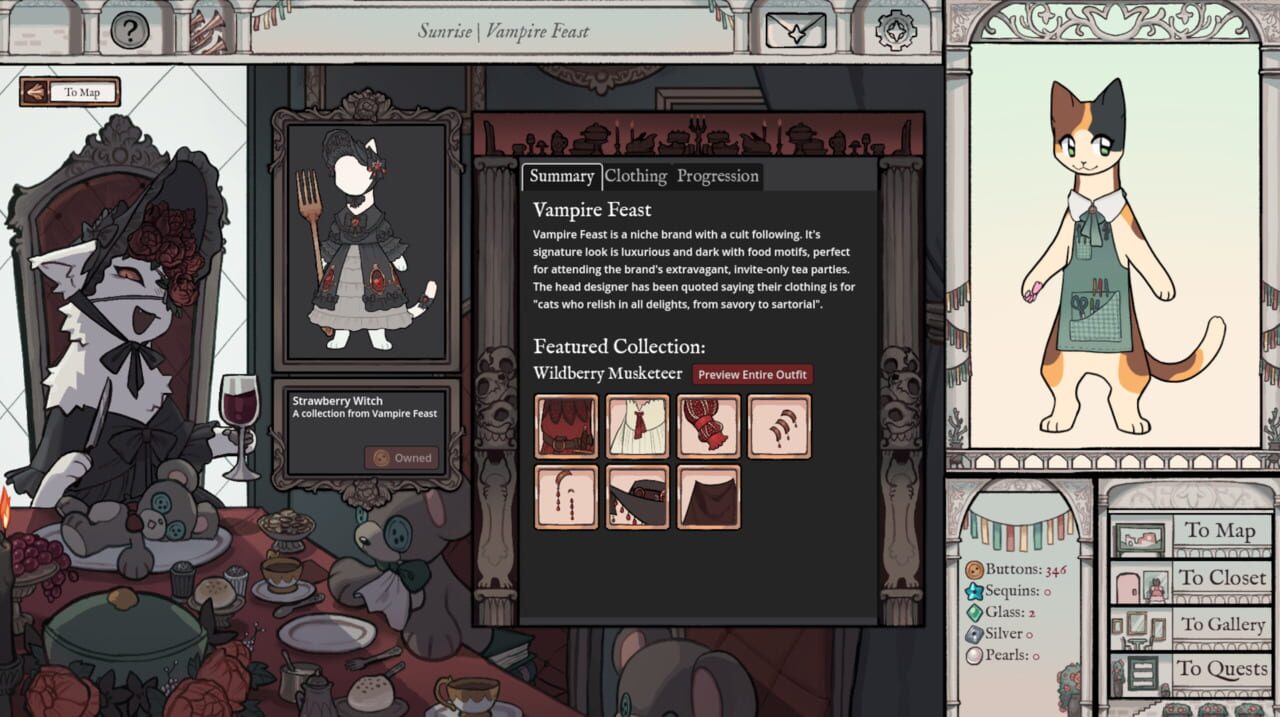1280x717 pixels.
Task: Click the Owned button for Strawberry Witch
Action: pos(401,458)
